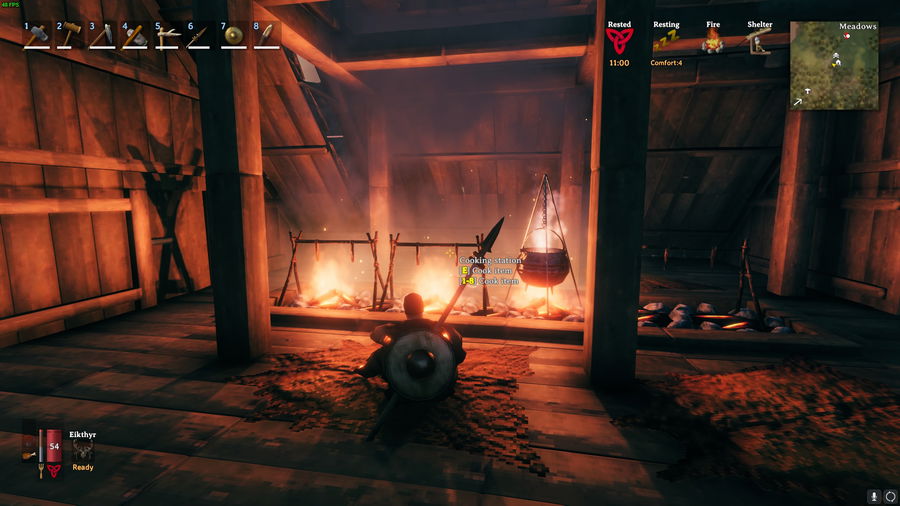Select the spear in hotbar slot 6
This screenshot has width=900, height=506.
tap(200, 36)
